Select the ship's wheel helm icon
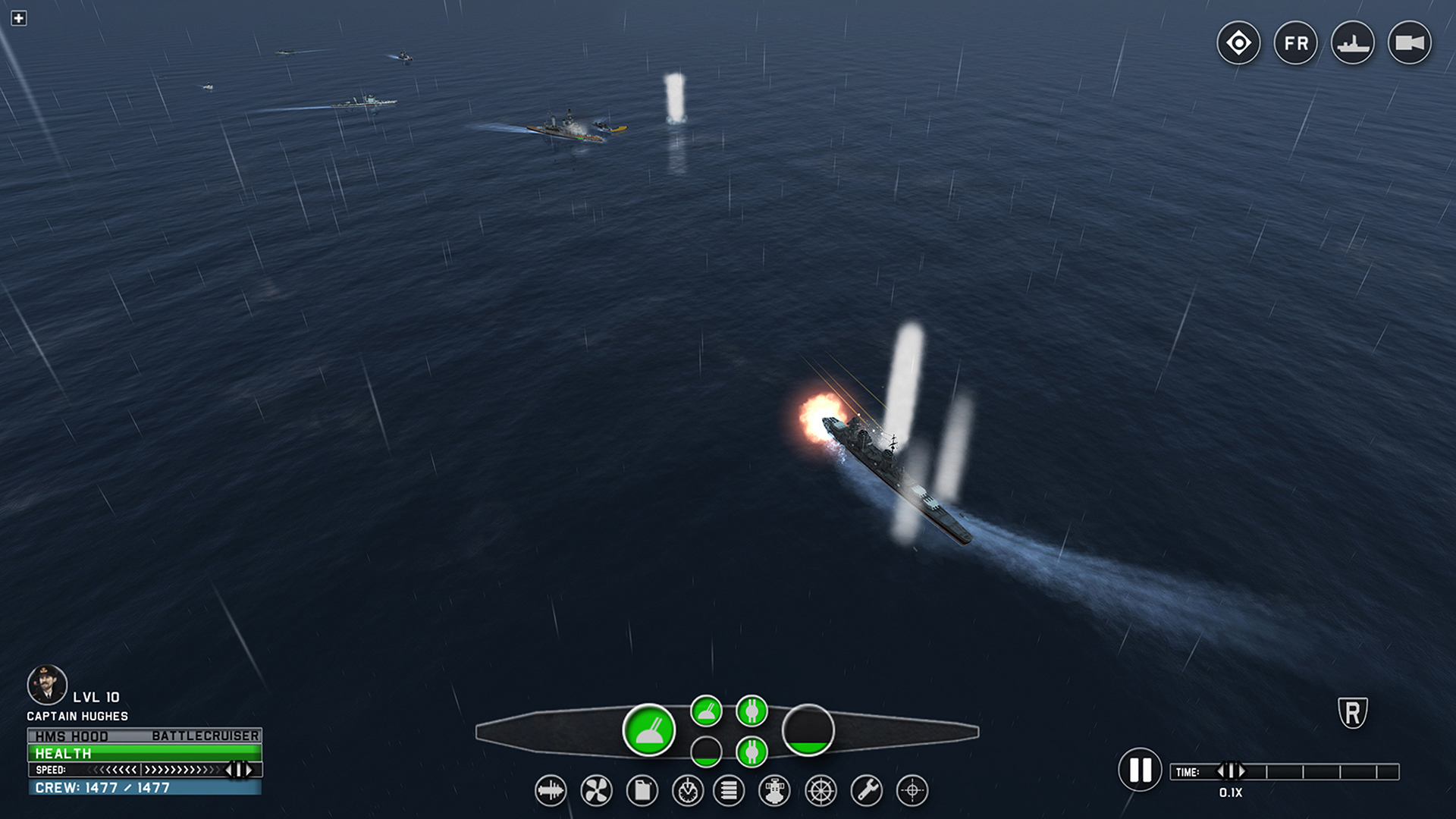Viewport: 1456px width, 819px height. point(819,789)
